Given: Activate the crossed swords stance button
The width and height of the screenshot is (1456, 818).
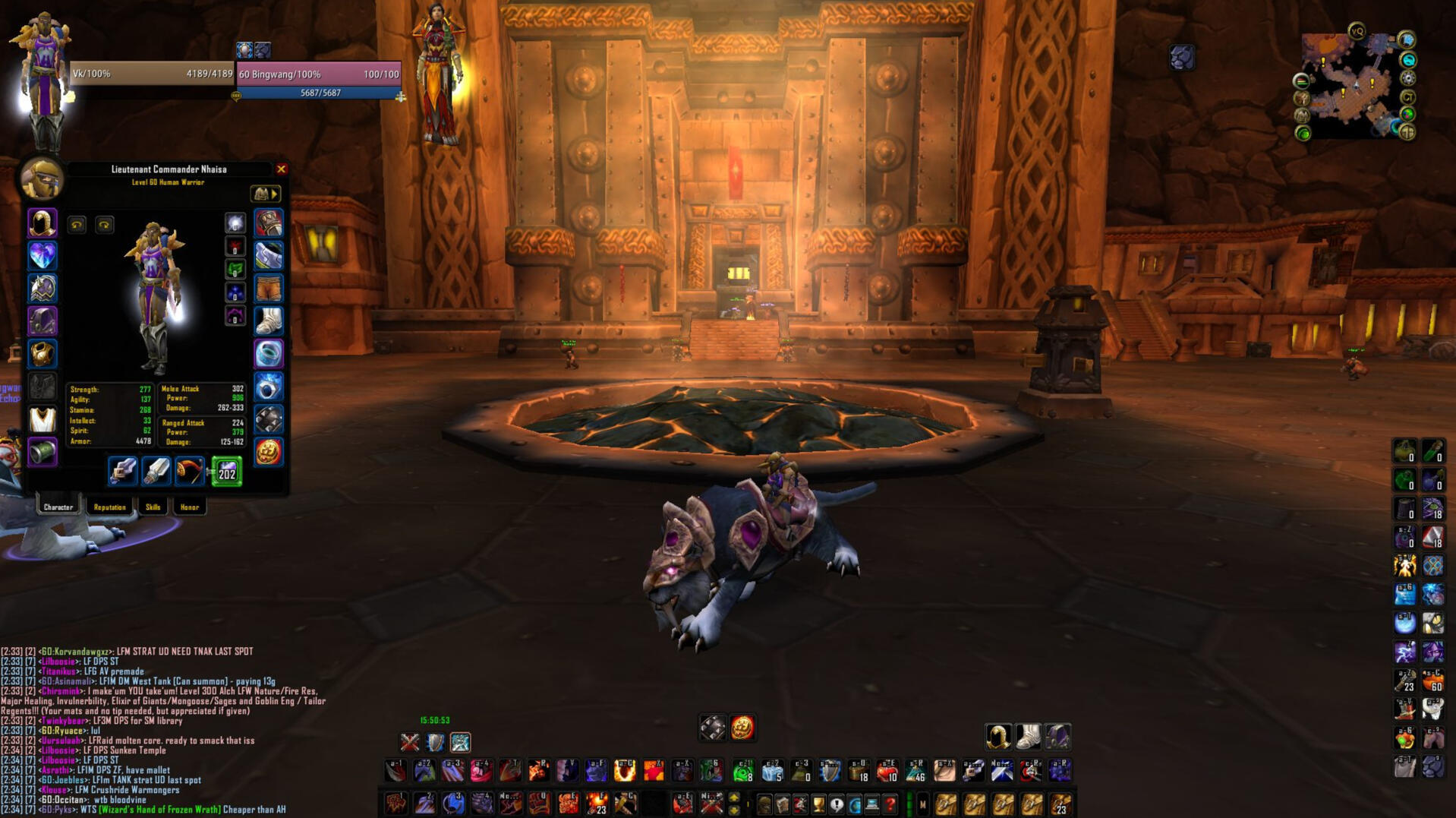Looking at the screenshot, I should pos(410,742).
